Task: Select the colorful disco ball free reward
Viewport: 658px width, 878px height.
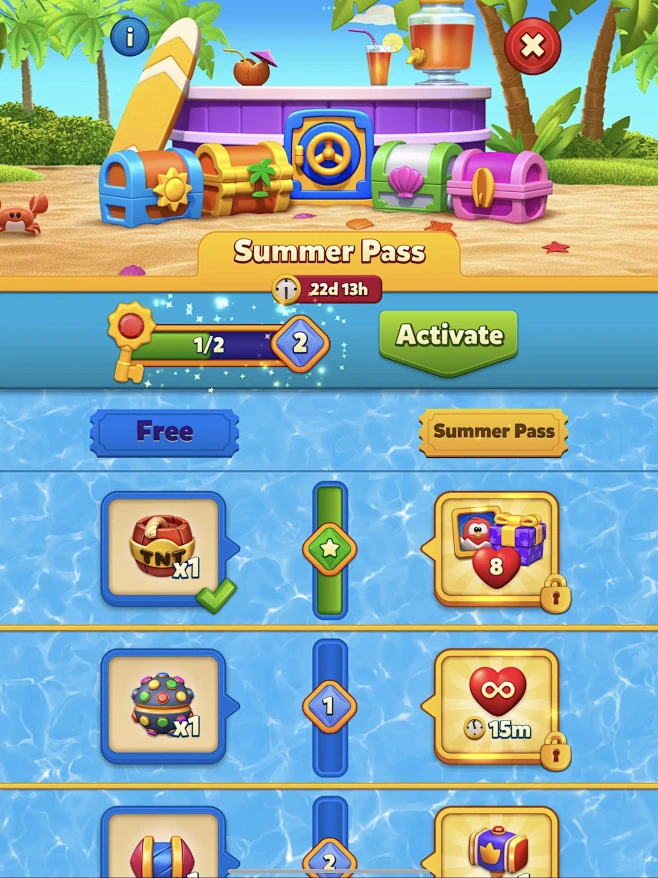Action: (164, 706)
